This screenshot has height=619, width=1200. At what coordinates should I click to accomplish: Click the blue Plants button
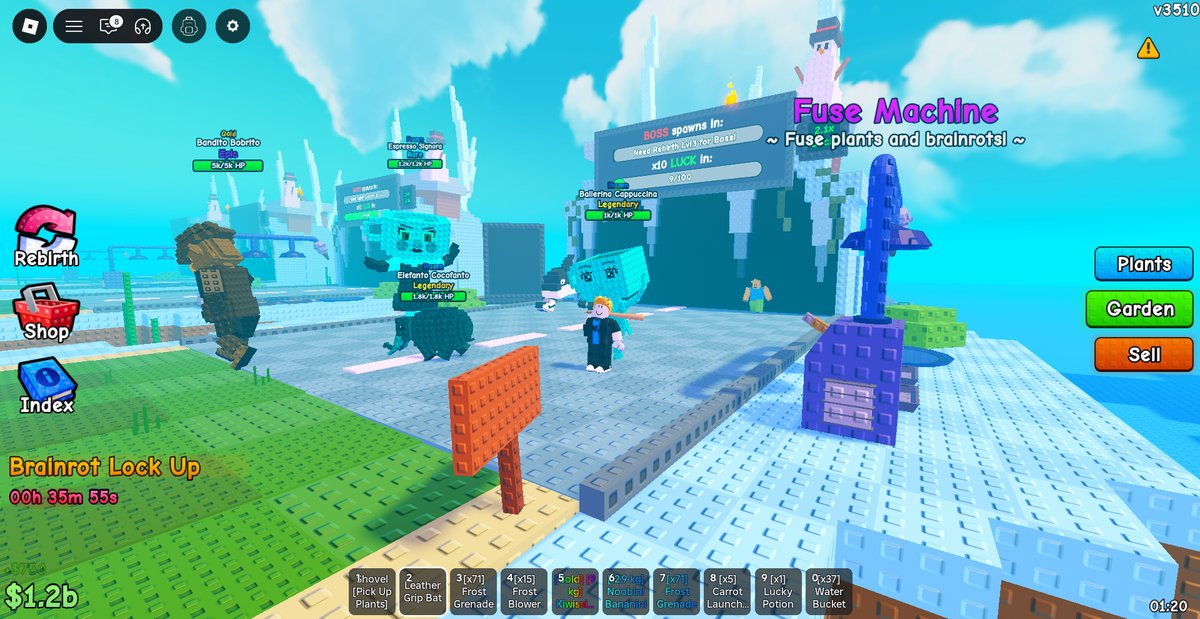(1143, 264)
